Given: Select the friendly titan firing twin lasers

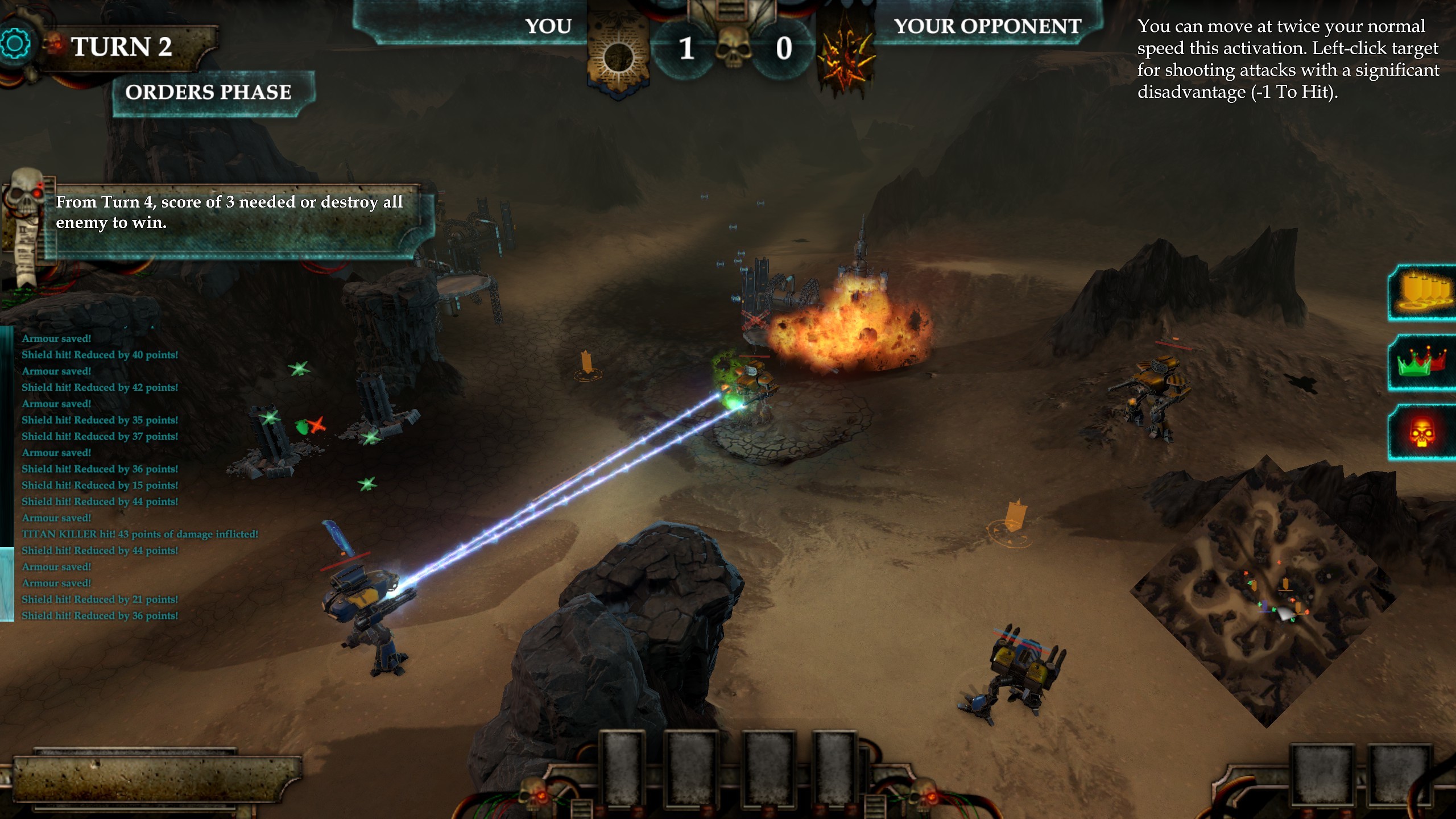Looking at the screenshot, I should [364, 603].
